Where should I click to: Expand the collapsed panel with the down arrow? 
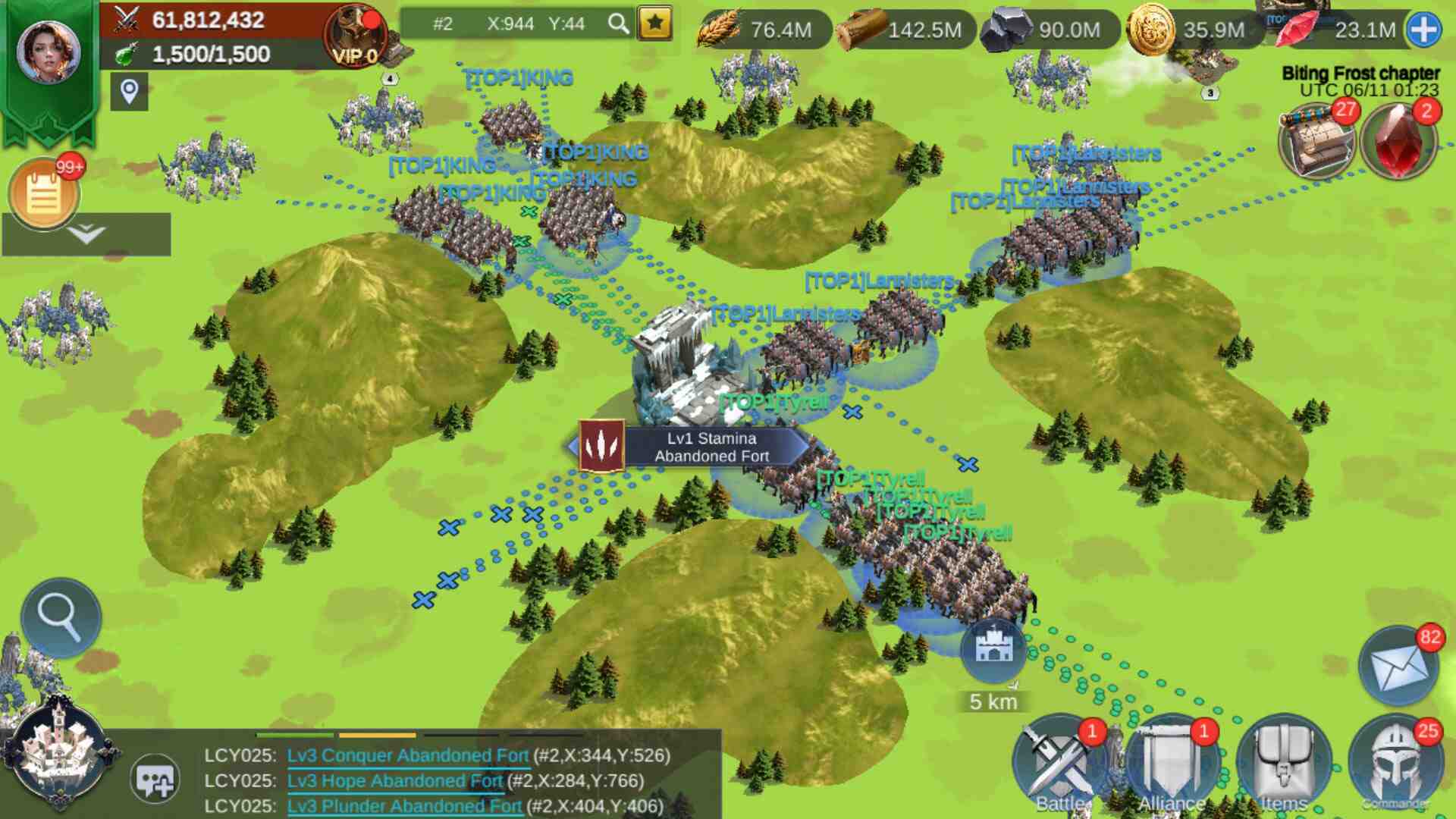click(x=86, y=234)
